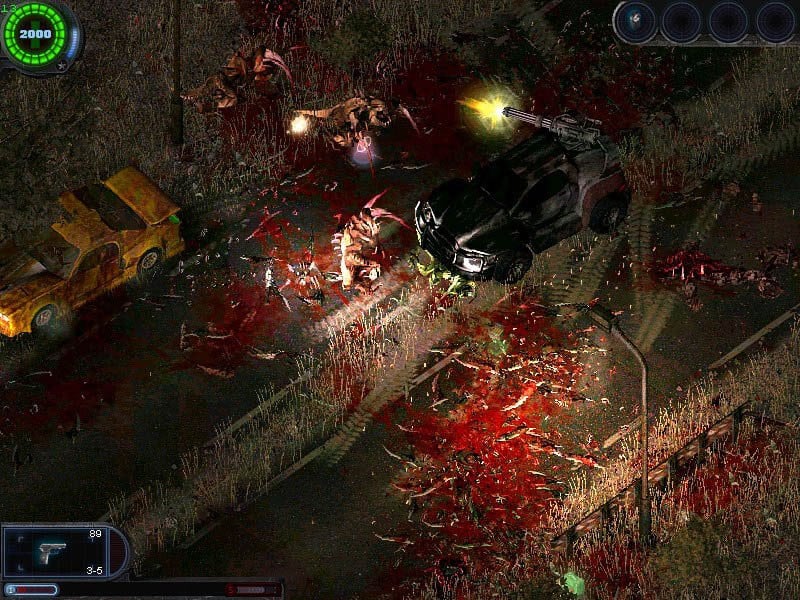This screenshot has height=600, width=800.
Task: Click the small star icon below the health gauge
Action: coord(62,66)
